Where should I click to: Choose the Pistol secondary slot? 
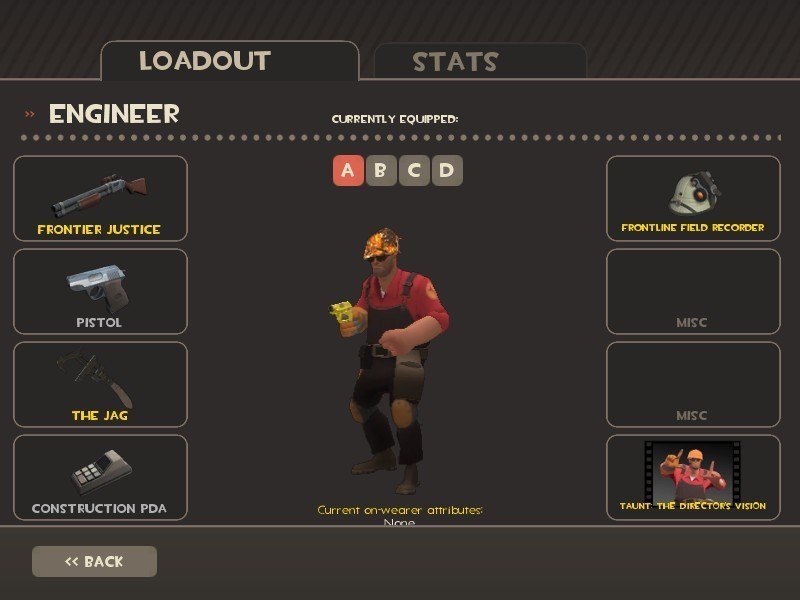coord(100,291)
